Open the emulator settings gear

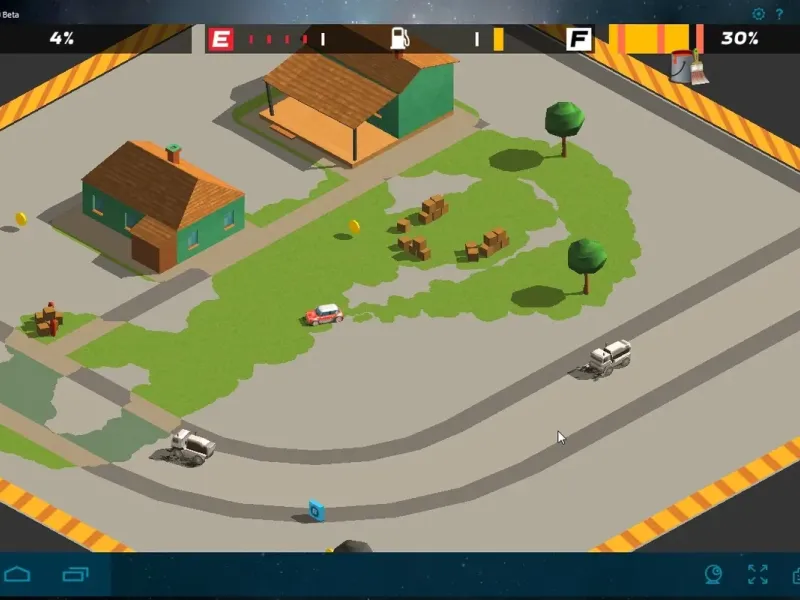(759, 14)
